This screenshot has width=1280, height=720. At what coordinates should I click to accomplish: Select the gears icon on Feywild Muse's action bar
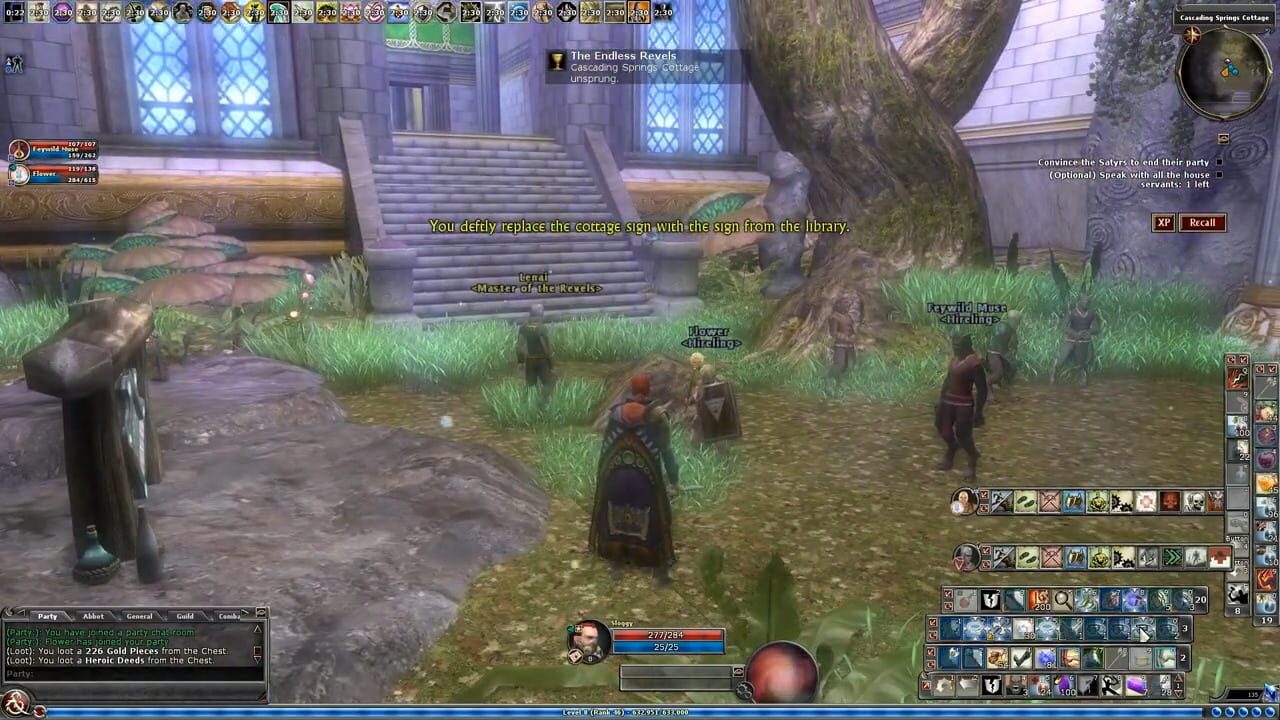click(1125, 556)
